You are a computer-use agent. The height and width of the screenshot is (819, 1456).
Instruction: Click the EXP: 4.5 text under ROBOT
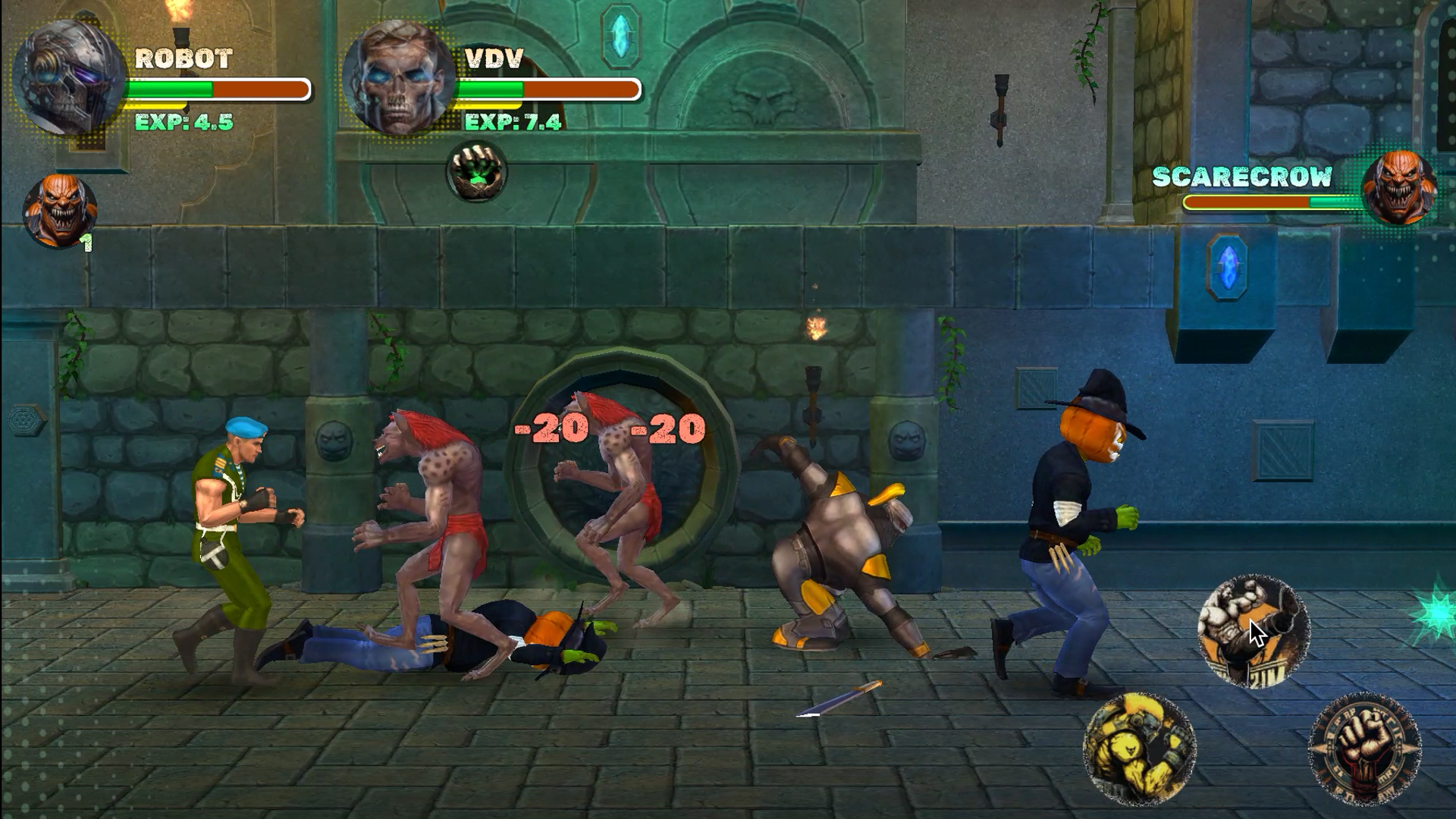[184, 120]
